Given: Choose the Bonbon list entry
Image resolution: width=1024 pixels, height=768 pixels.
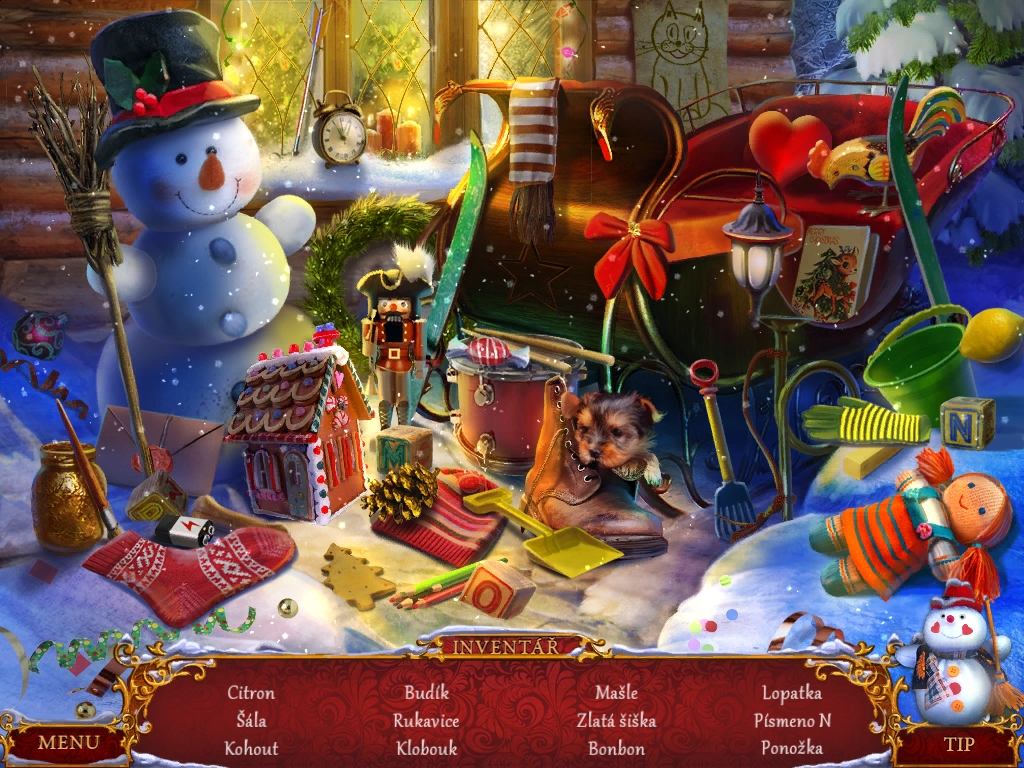Looking at the screenshot, I should click(616, 748).
